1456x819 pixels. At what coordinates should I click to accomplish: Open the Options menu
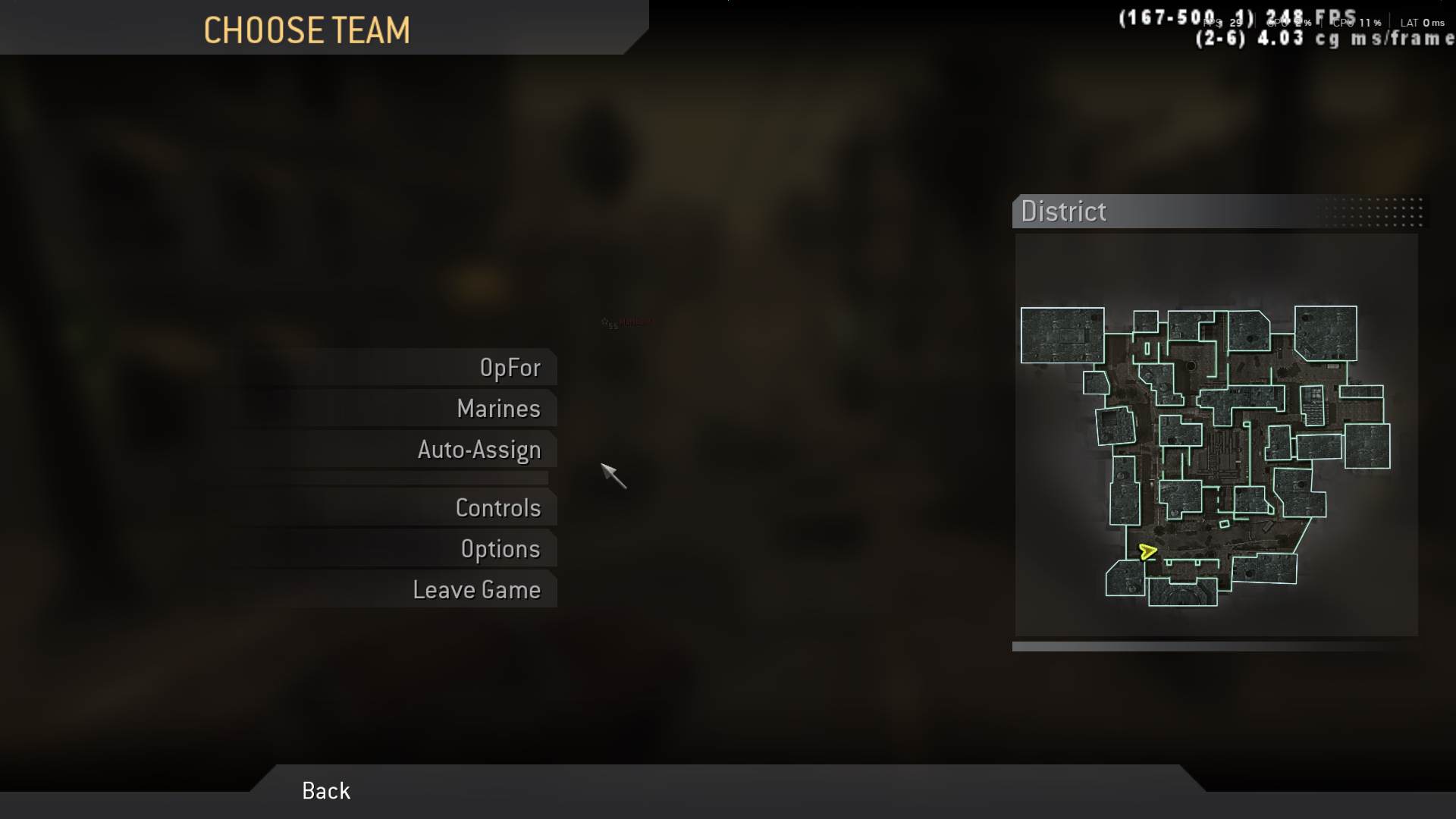500,549
